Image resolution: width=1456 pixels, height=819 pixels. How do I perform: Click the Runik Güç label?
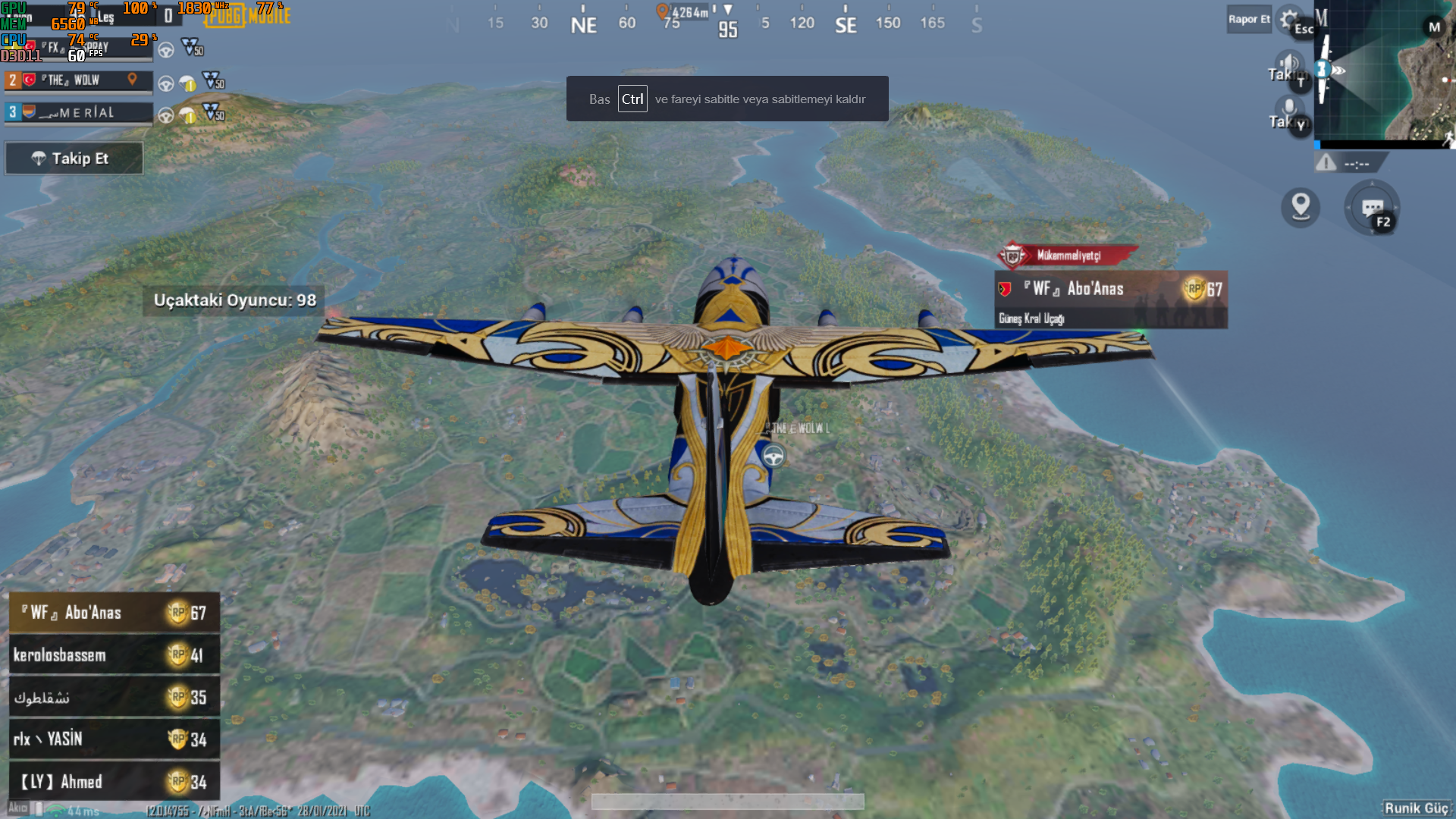coord(1417,808)
